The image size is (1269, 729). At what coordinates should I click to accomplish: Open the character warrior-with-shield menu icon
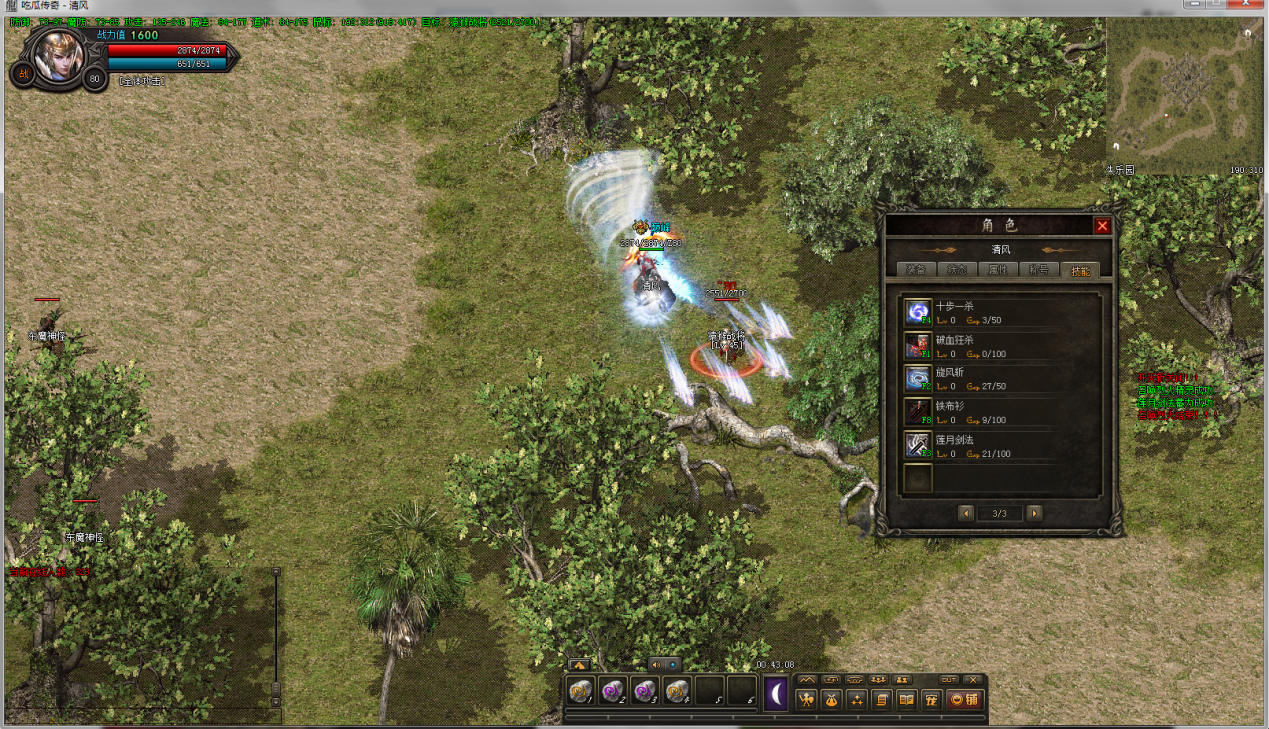807,700
